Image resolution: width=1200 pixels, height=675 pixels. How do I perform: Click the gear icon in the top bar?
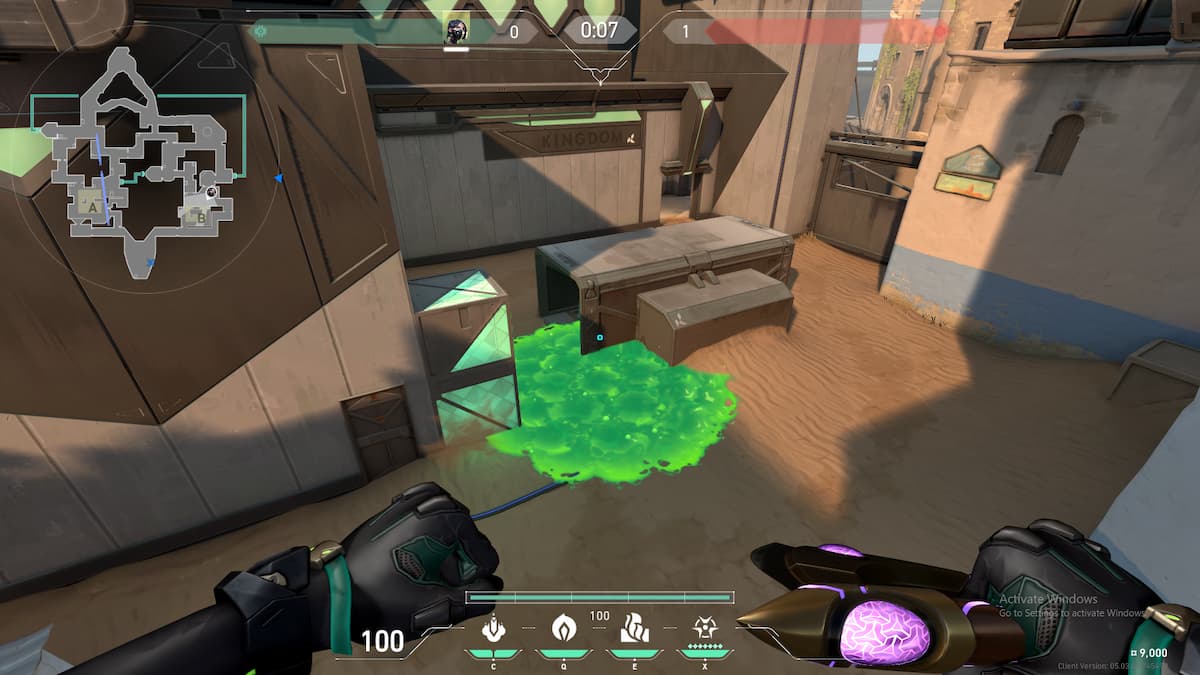pos(260,32)
